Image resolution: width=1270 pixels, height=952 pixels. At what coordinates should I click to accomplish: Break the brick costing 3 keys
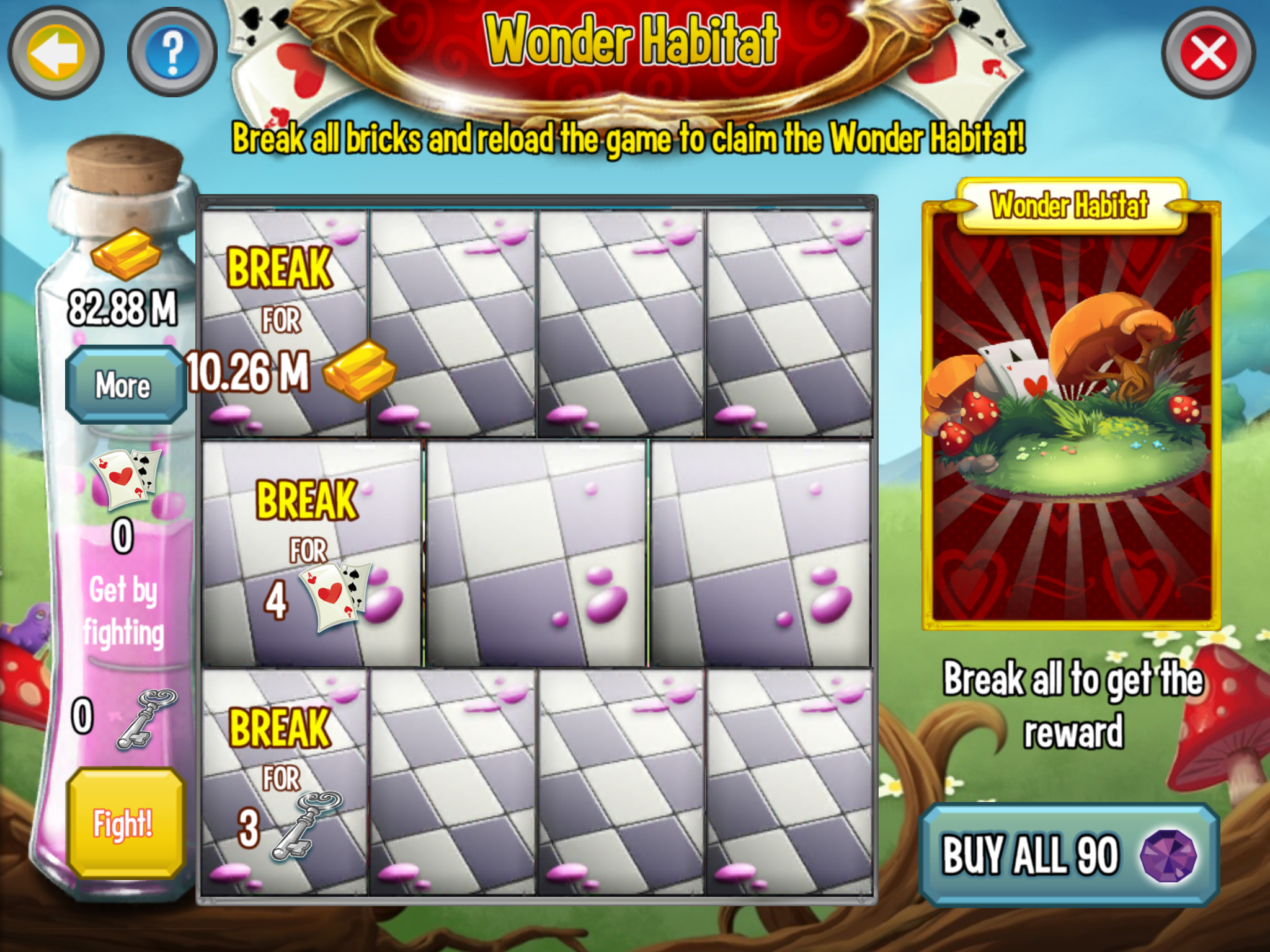click(285, 782)
